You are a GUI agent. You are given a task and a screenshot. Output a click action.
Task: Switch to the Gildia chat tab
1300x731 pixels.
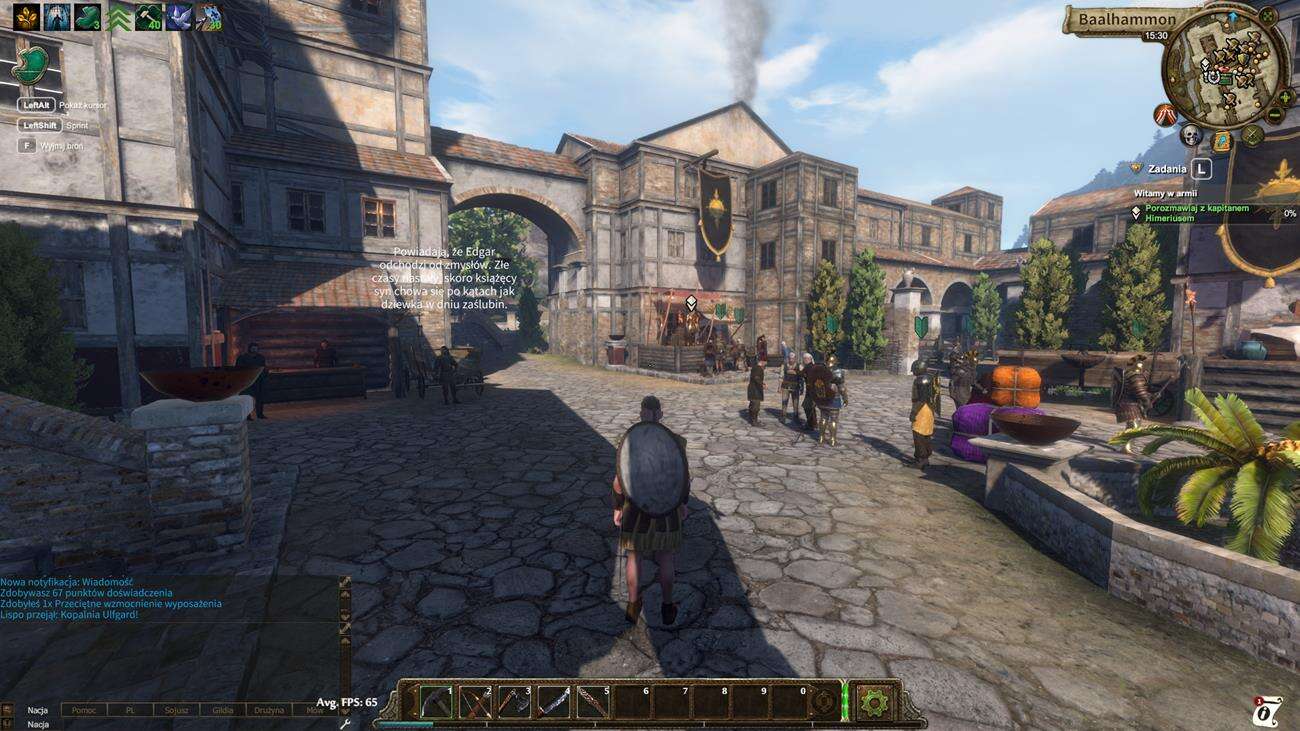(223, 709)
